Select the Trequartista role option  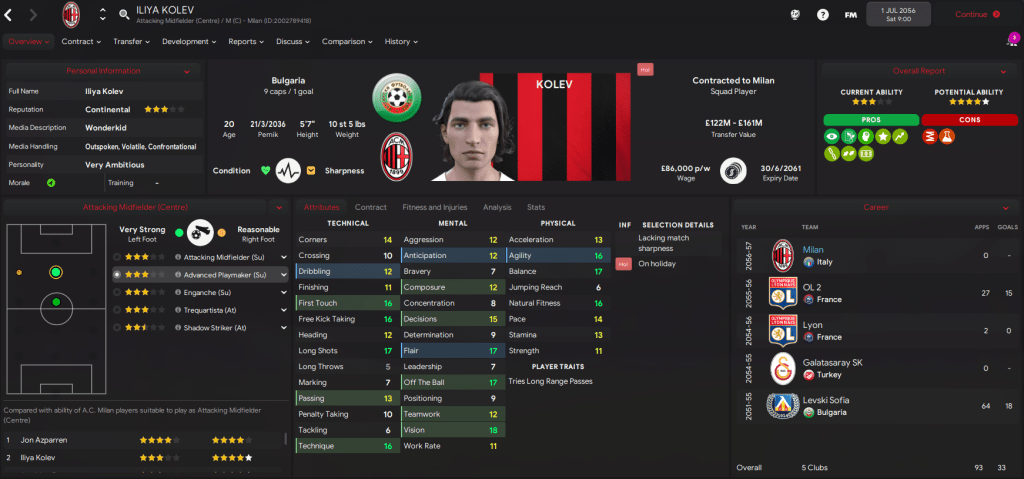coord(211,309)
